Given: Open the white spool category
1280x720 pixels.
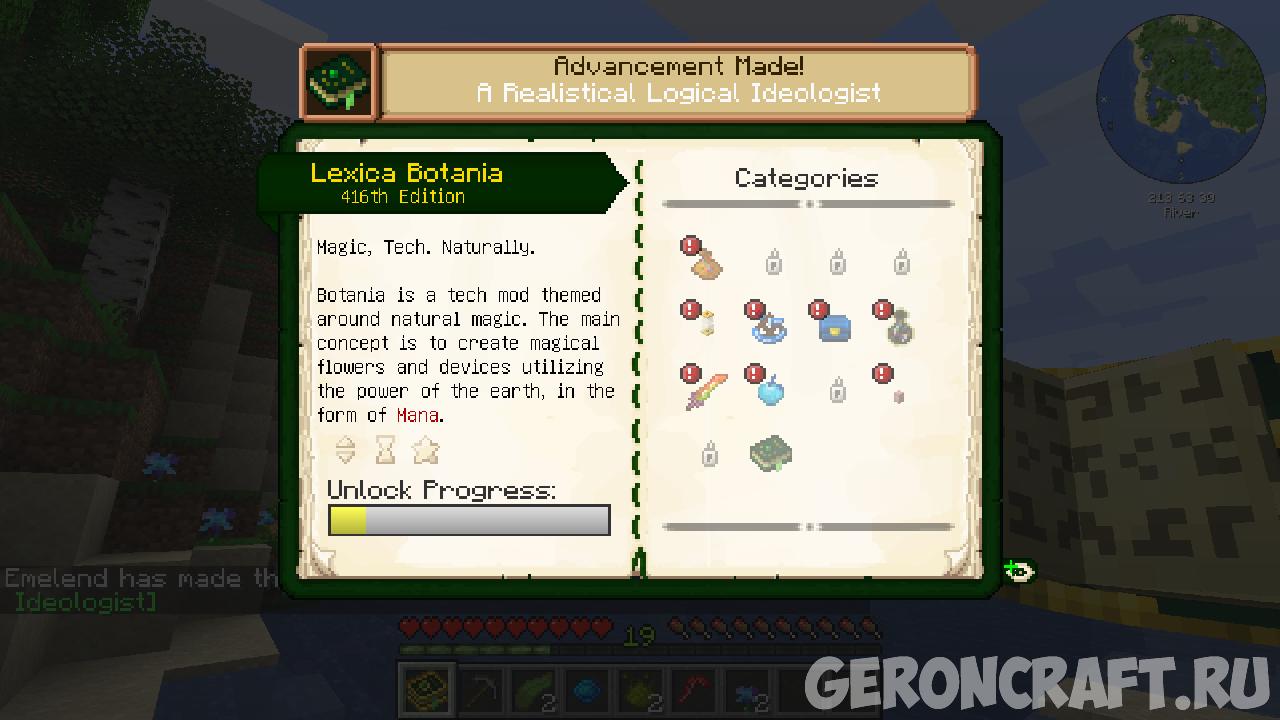Looking at the screenshot, I should [x=707, y=324].
